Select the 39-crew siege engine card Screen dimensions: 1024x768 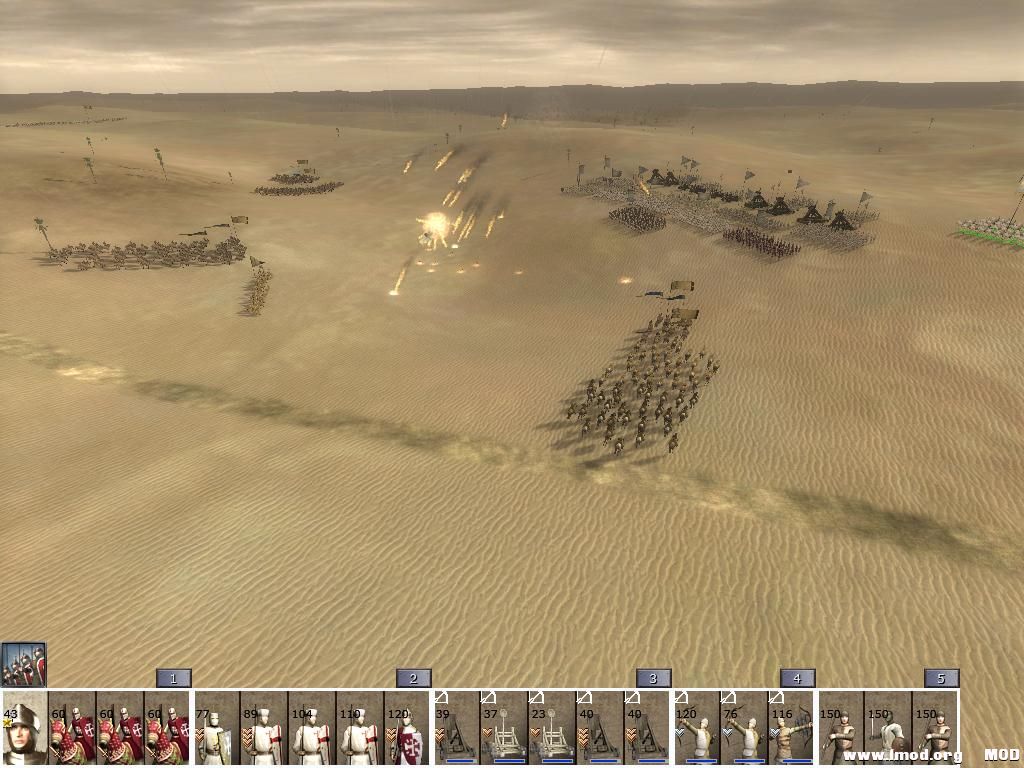click(456, 728)
